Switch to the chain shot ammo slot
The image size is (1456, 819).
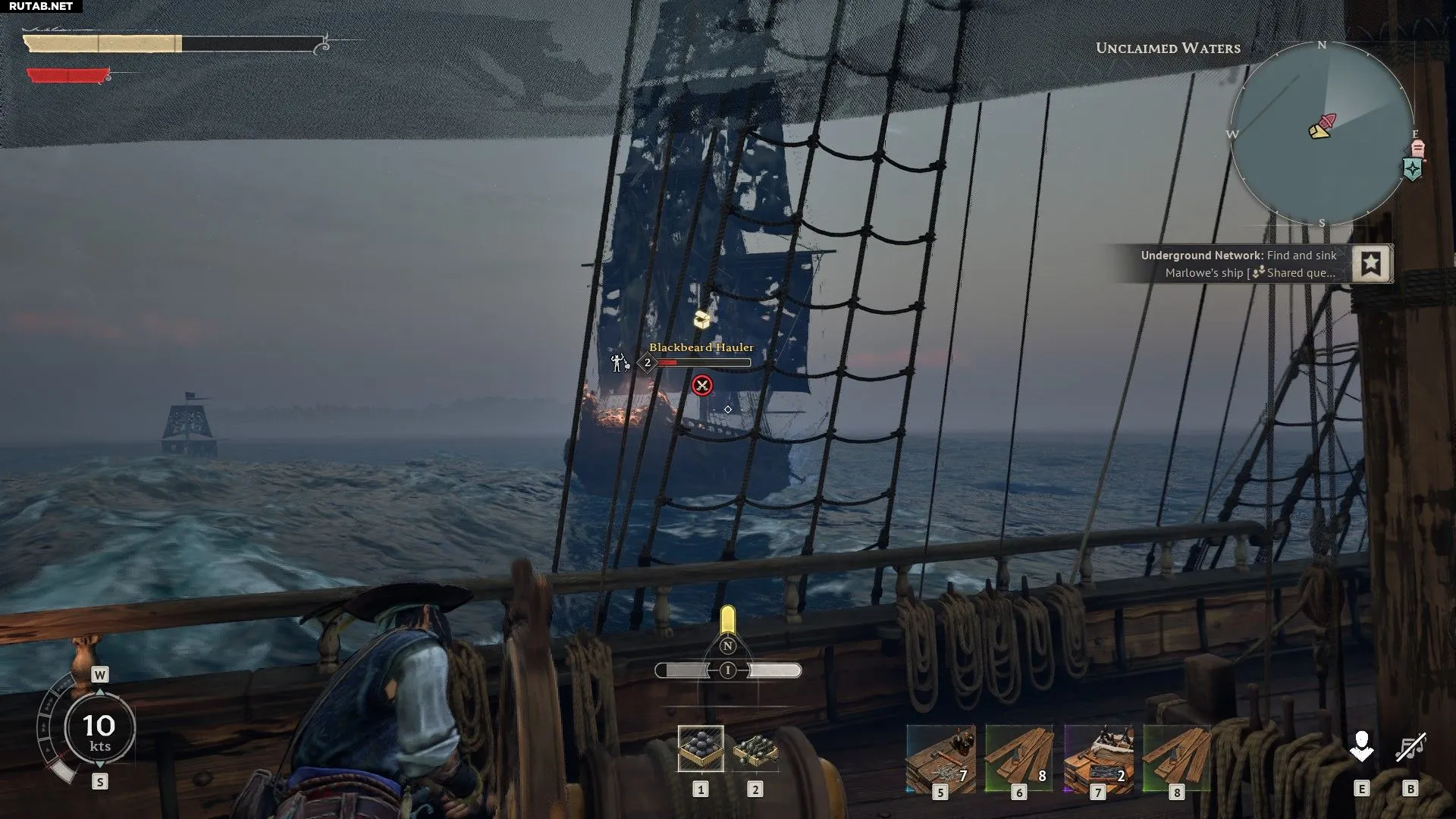tap(755, 748)
